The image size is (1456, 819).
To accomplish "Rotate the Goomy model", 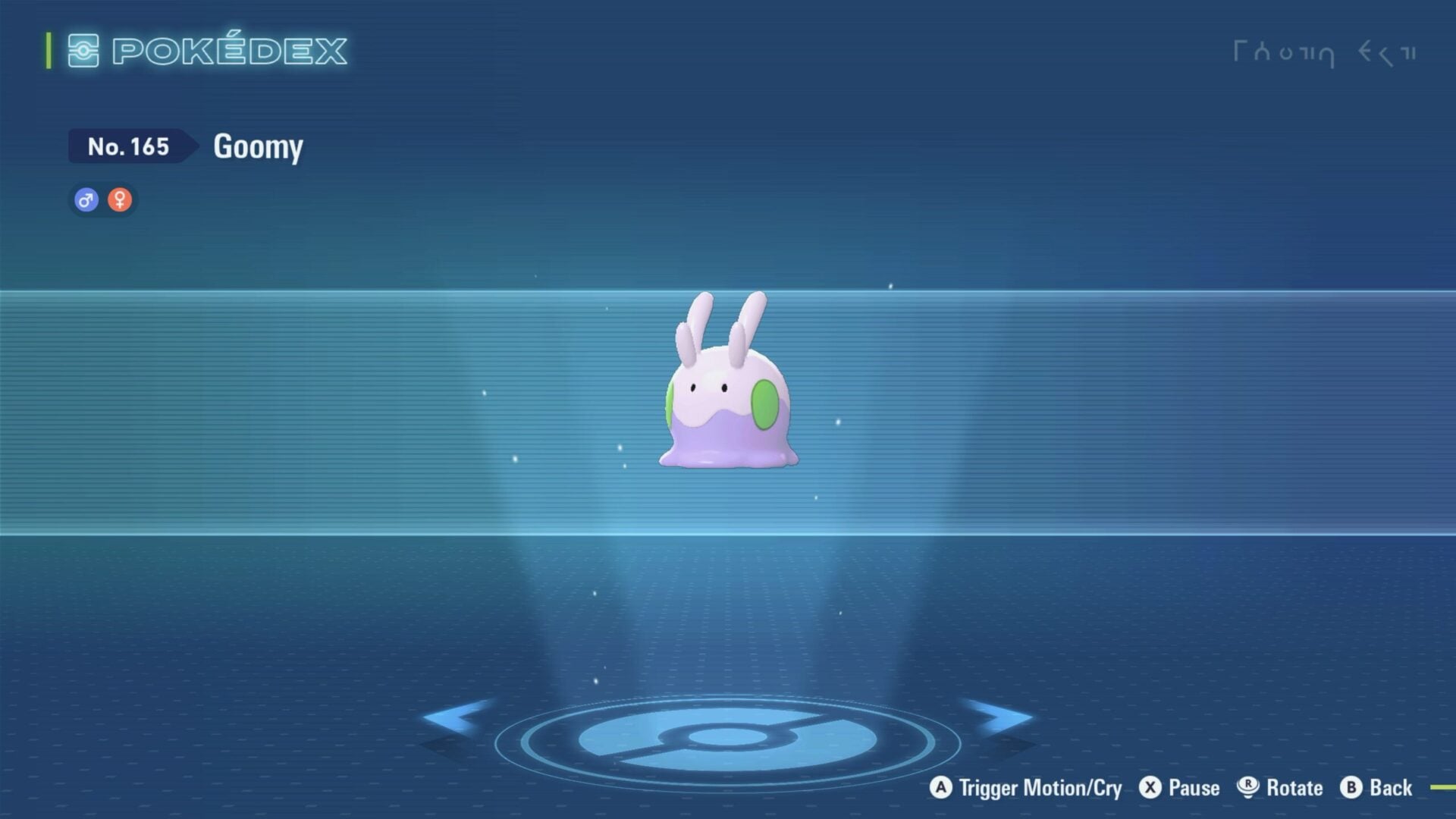I will 1294,788.
